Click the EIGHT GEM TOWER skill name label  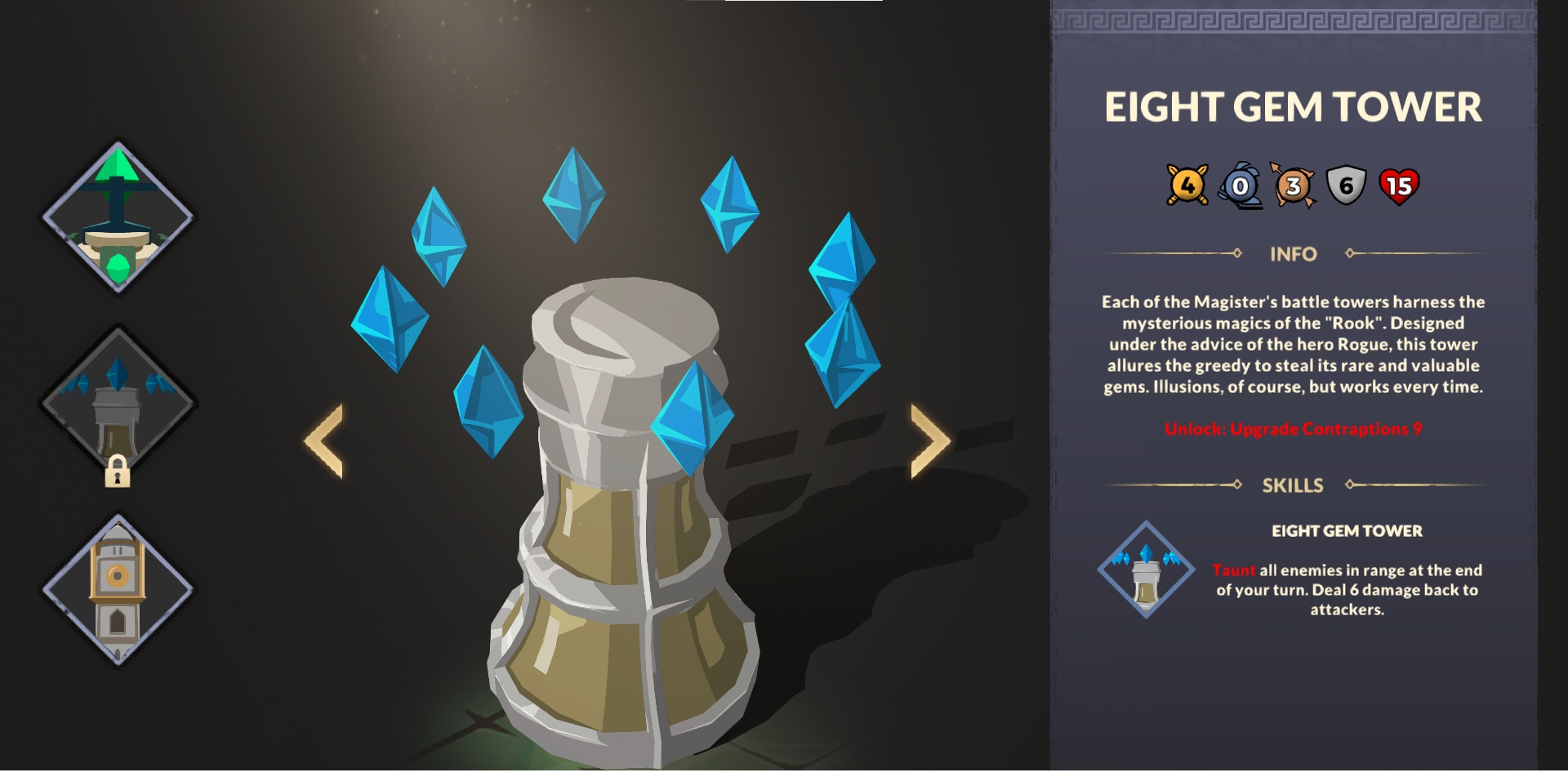[1347, 530]
